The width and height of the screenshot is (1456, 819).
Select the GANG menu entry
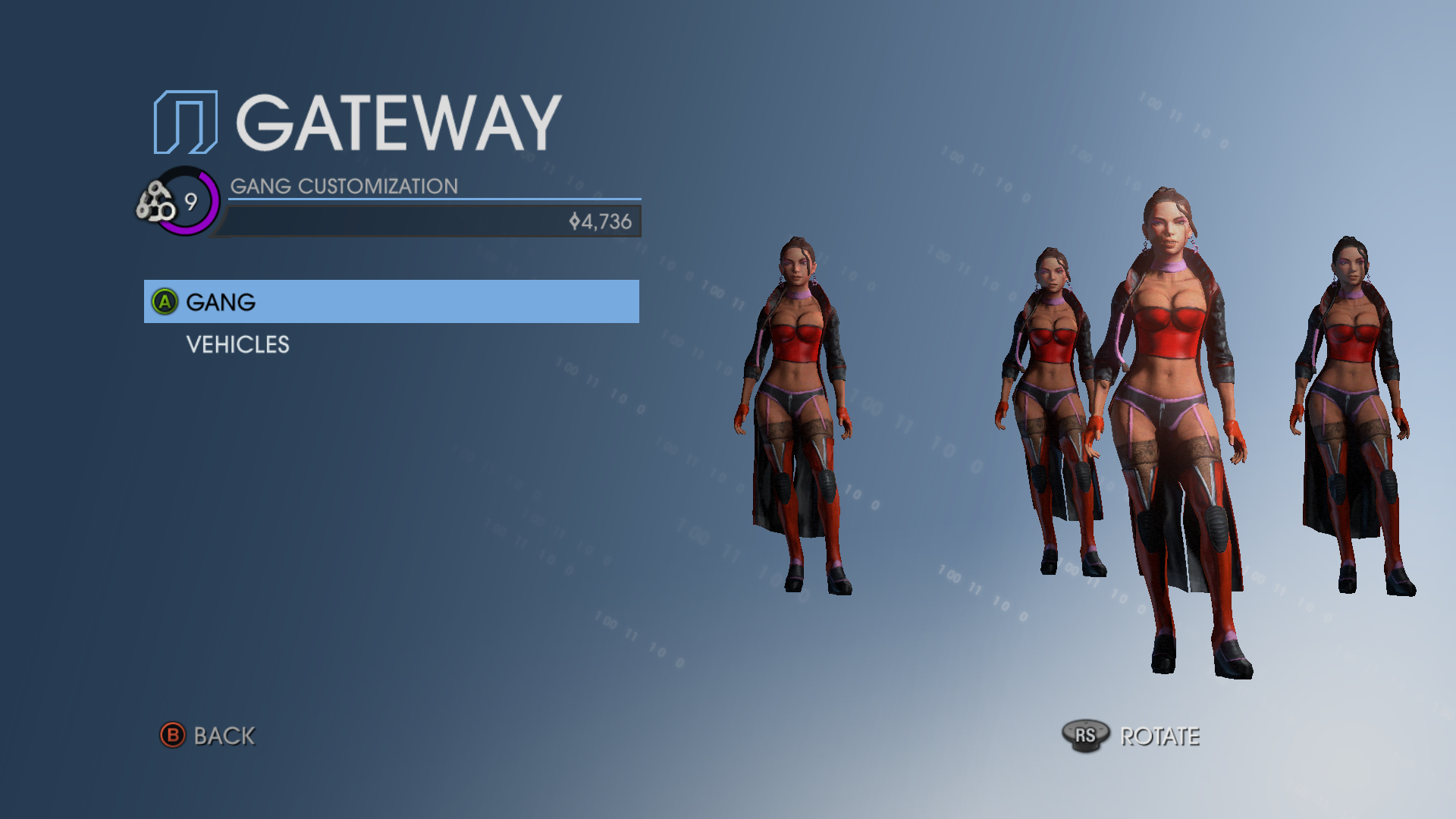pyautogui.click(x=218, y=302)
